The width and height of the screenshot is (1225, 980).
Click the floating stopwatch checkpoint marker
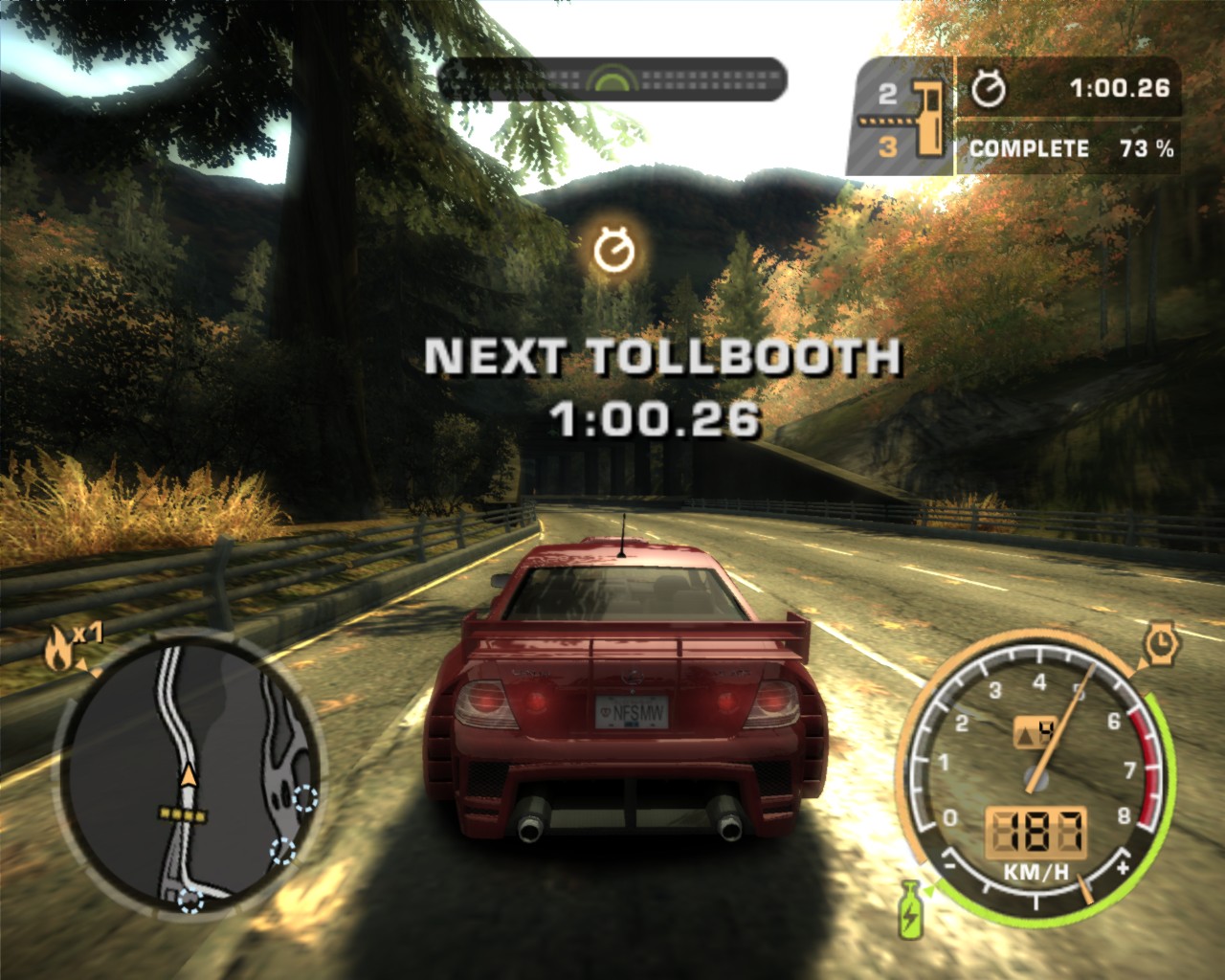(x=613, y=250)
